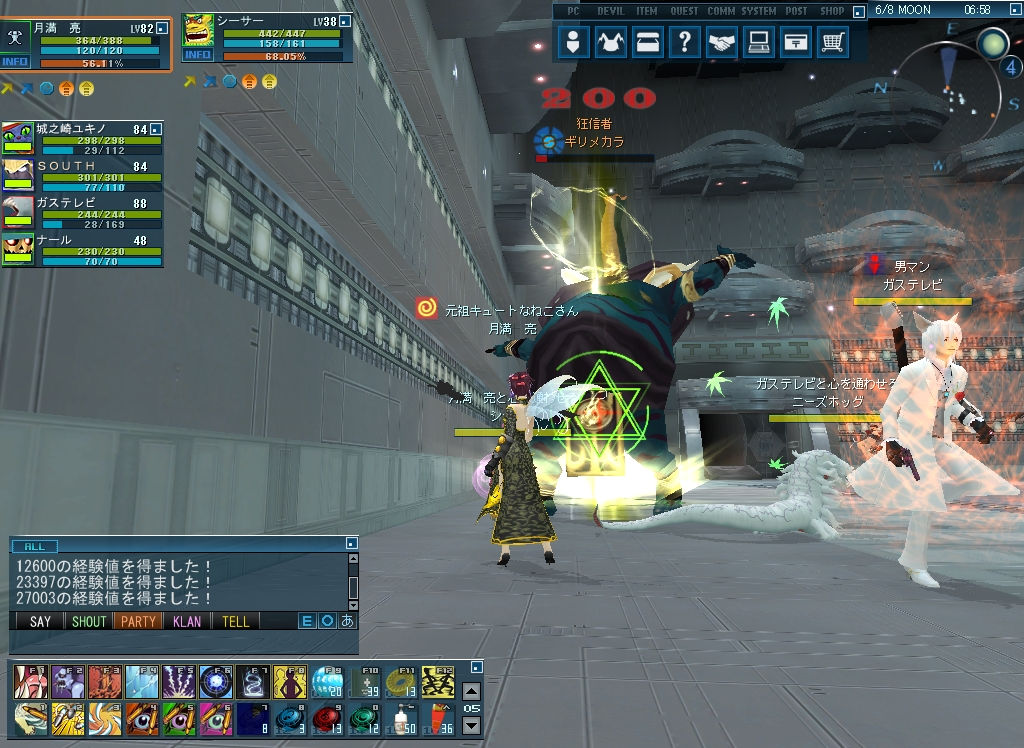Show INFO for the demon シーサー
This screenshot has height=748, width=1024.
pyautogui.click(x=198, y=55)
